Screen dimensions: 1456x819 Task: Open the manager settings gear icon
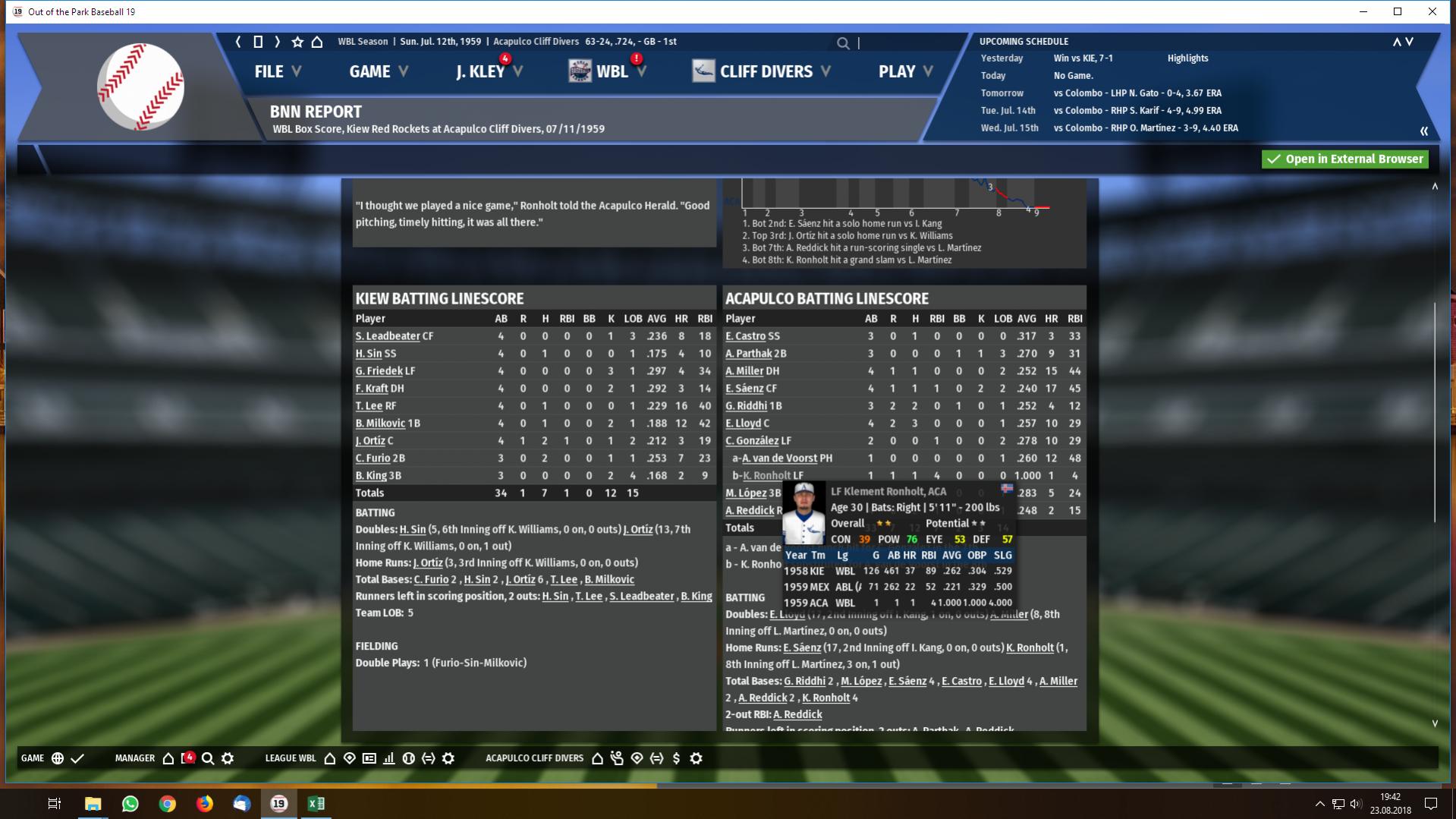[228, 758]
